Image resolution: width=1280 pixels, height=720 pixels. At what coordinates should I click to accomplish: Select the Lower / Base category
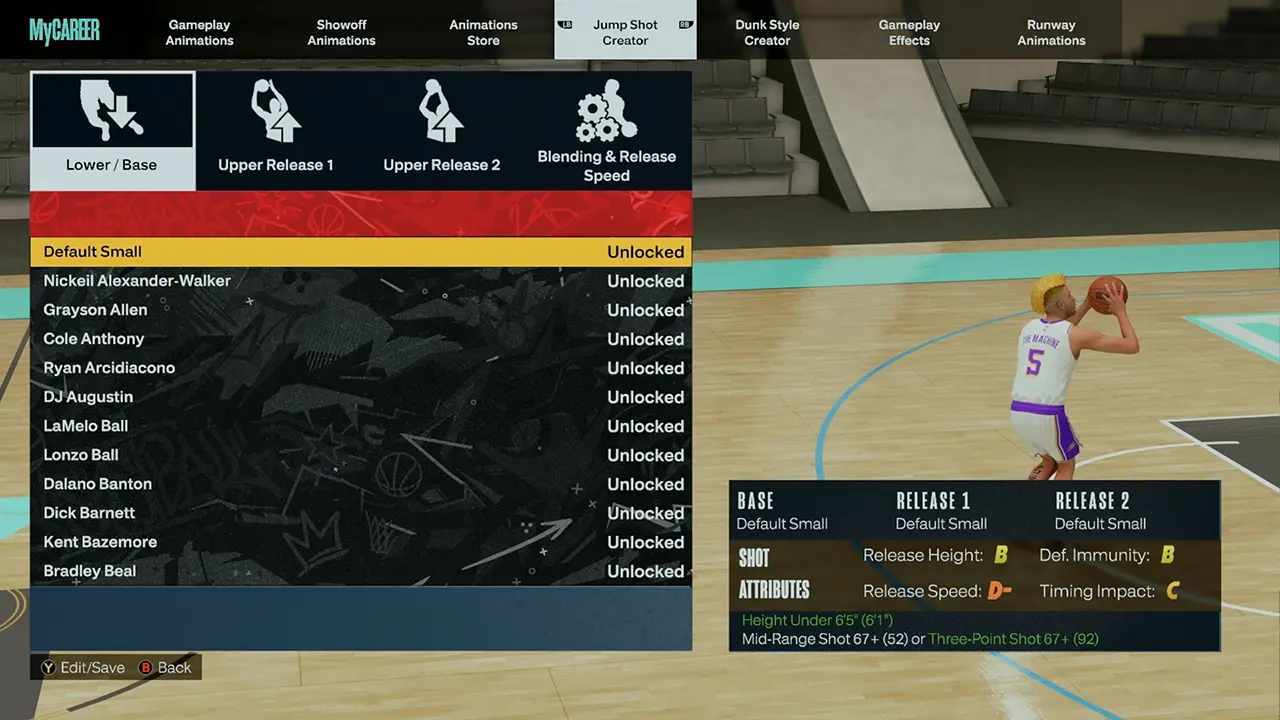pos(112,131)
